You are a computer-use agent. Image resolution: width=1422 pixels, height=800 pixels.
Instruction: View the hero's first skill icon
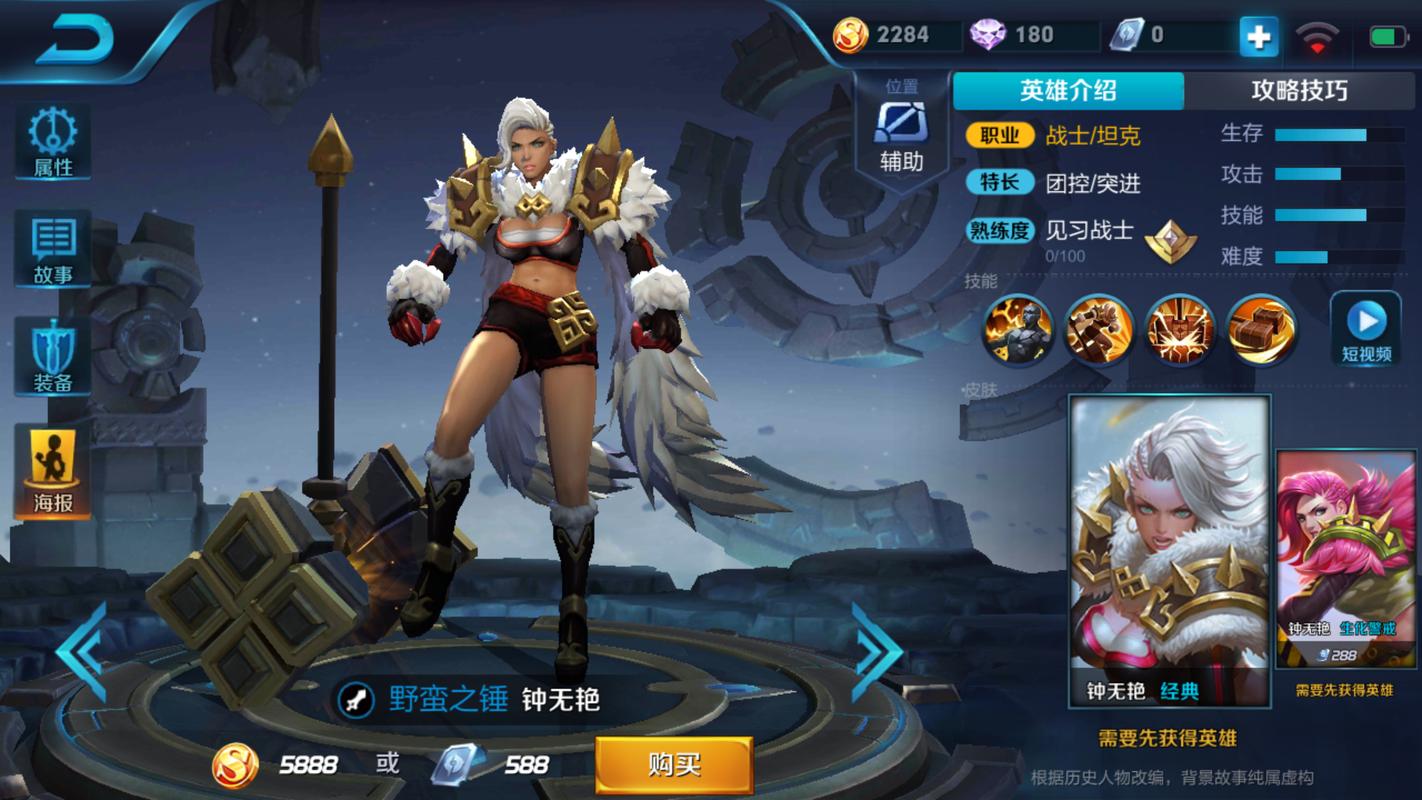pos(1017,331)
